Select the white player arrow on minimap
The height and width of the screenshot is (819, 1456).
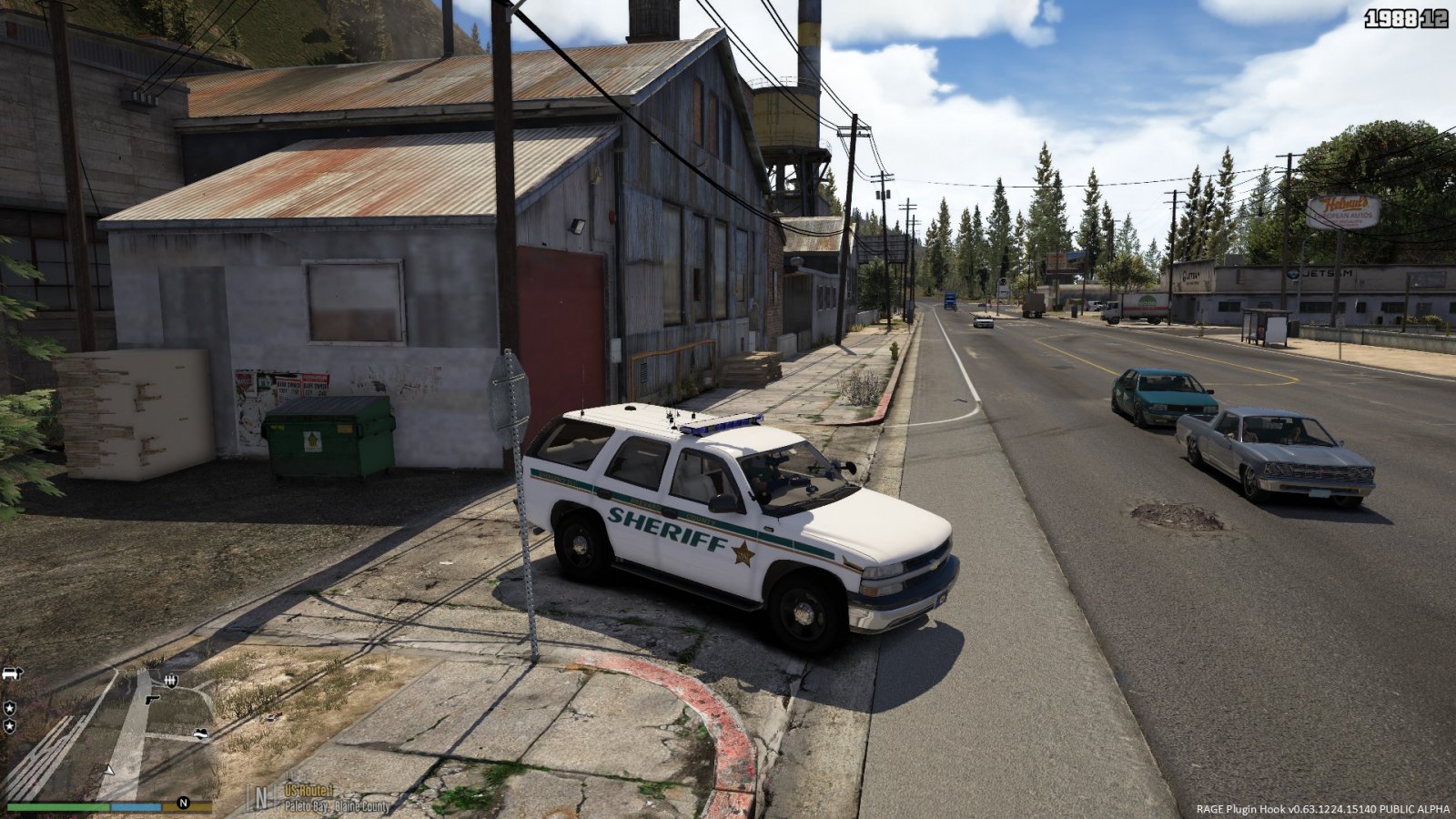(110, 770)
